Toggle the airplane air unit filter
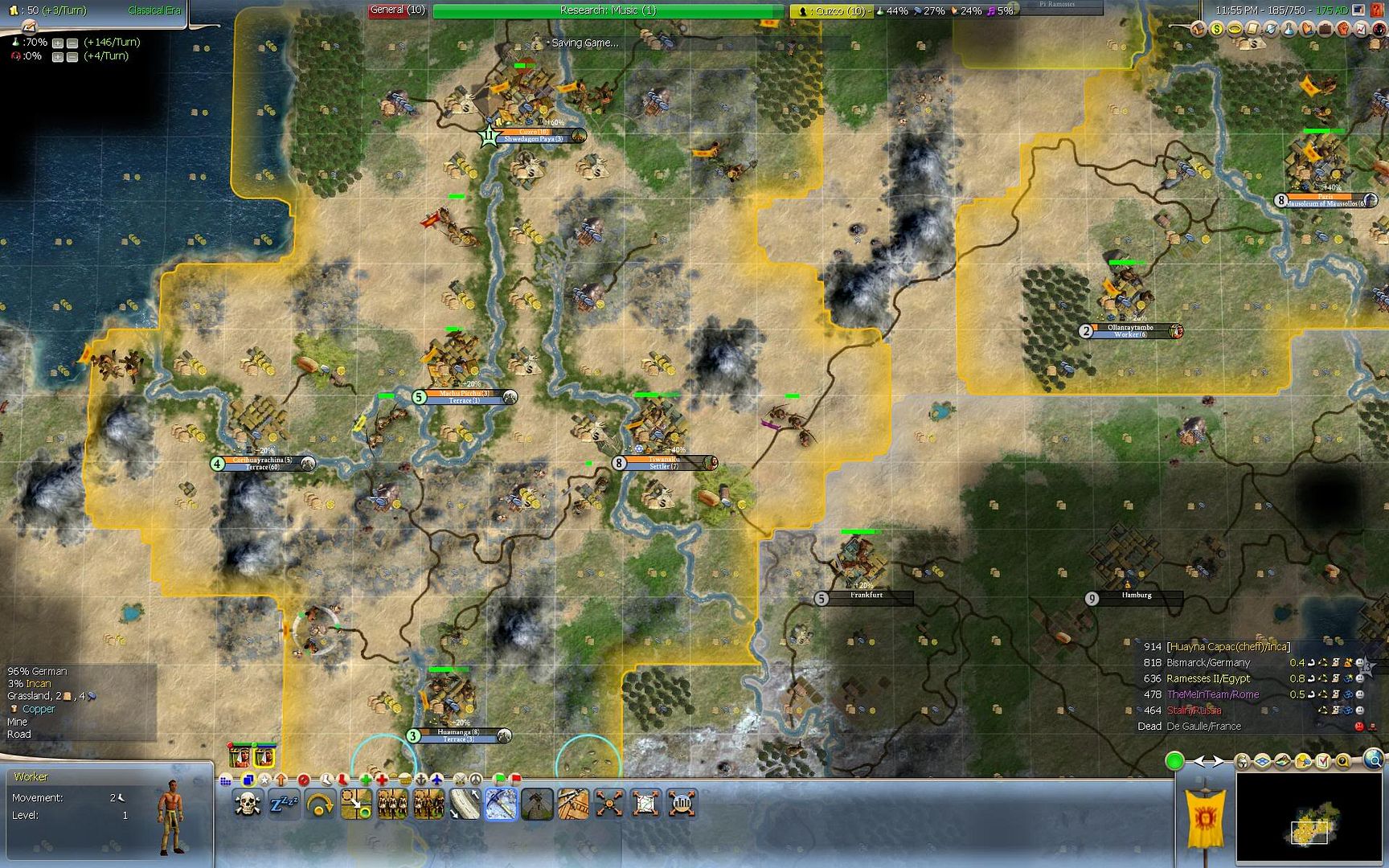The width and height of the screenshot is (1389, 868). (x=437, y=780)
